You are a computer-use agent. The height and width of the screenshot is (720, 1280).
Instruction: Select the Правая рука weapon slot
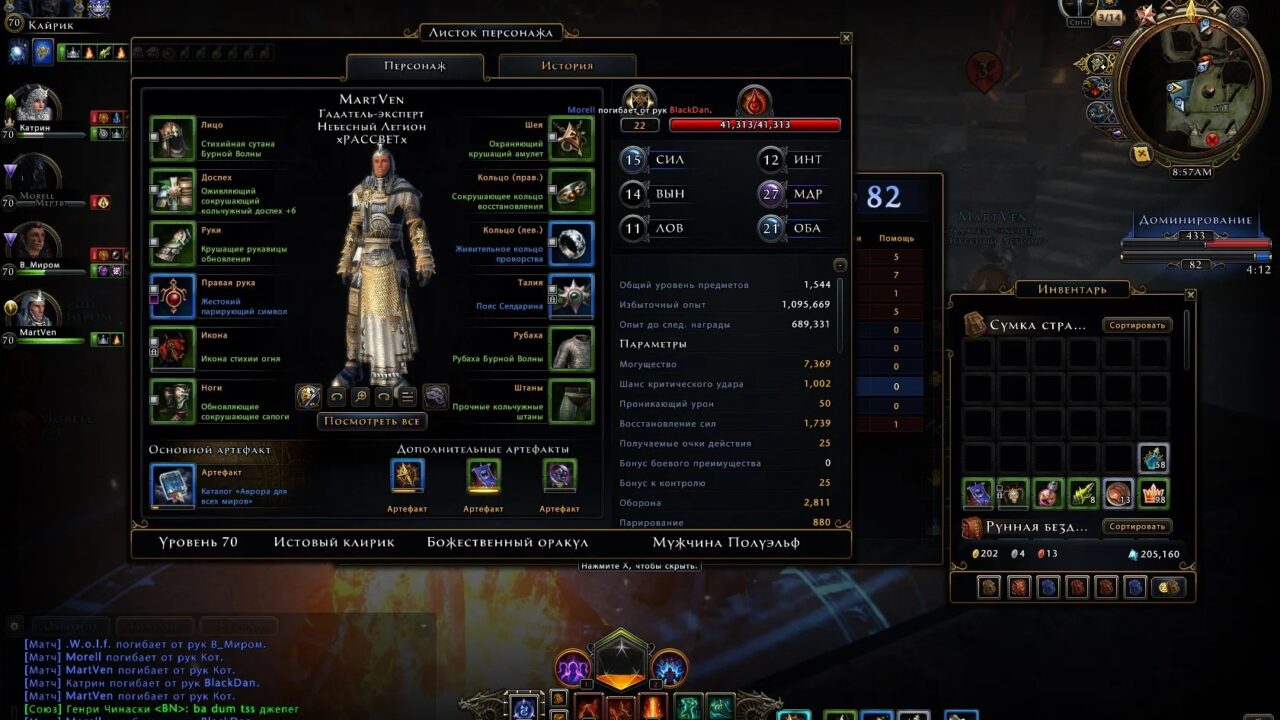[172, 296]
